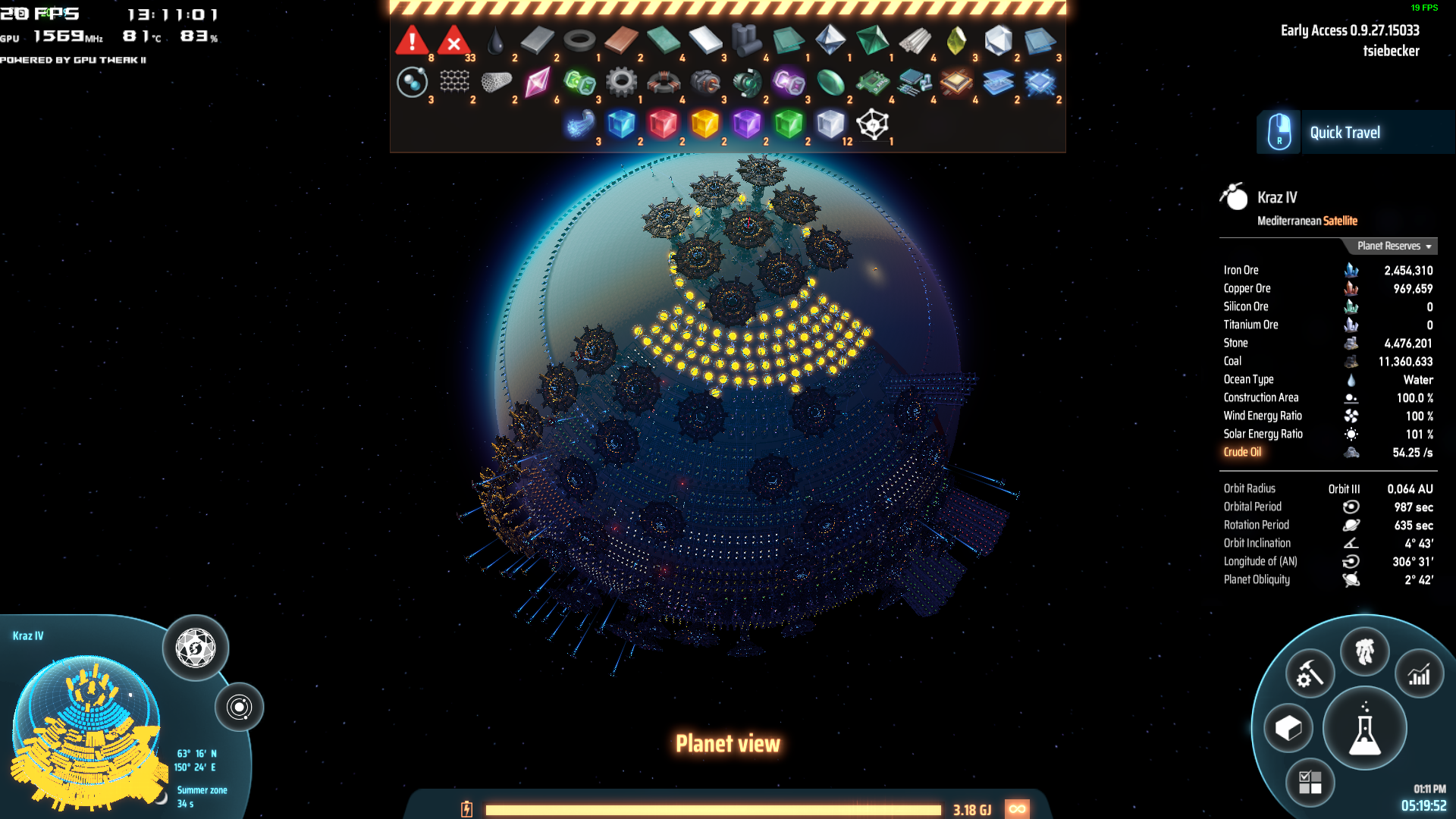Image resolution: width=1456 pixels, height=819 pixels.
Task: Toggle the Crude Oil highlight in Planet Reserves
Action: [1242, 451]
